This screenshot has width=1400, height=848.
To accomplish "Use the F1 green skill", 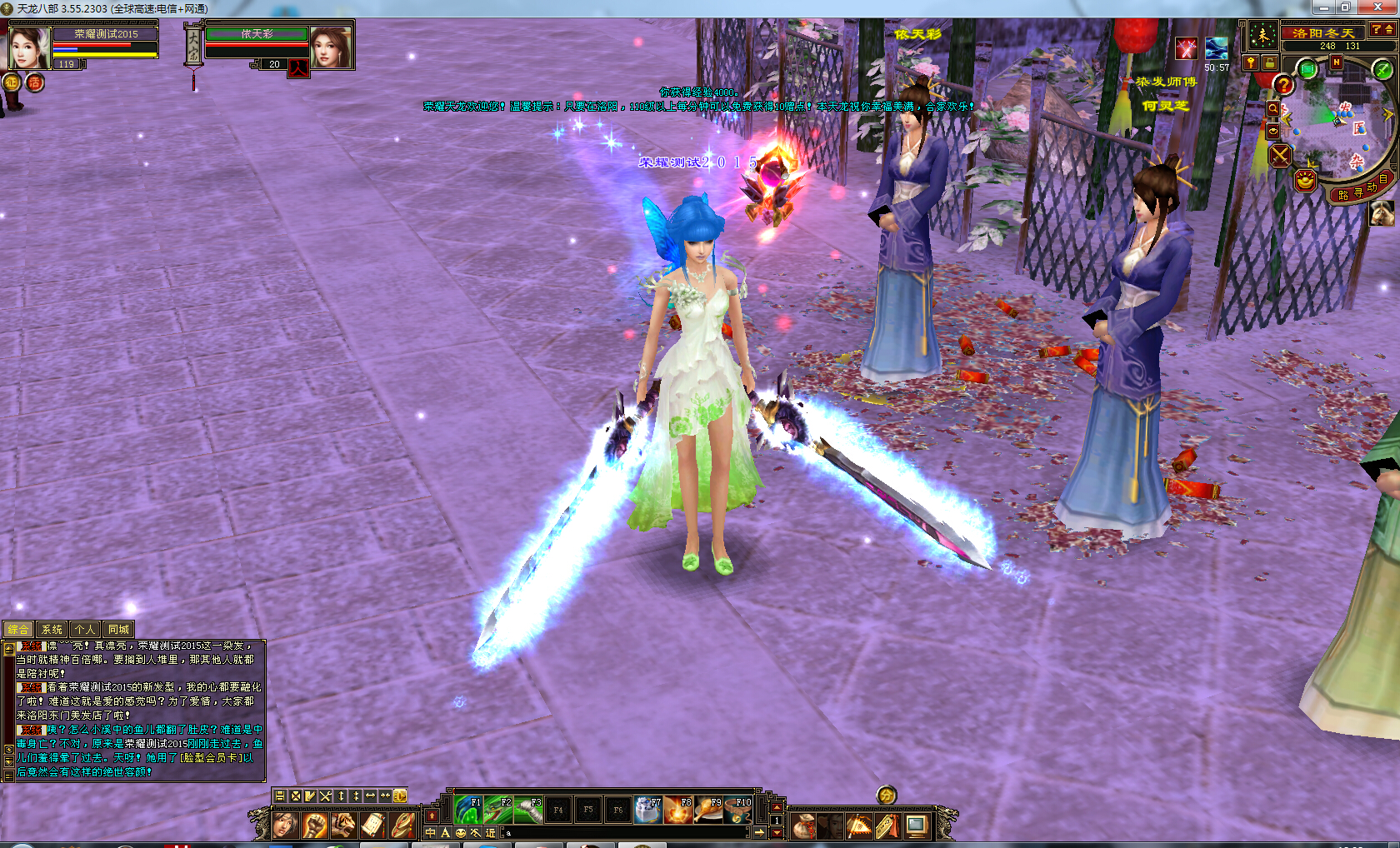I will [x=468, y=810].
